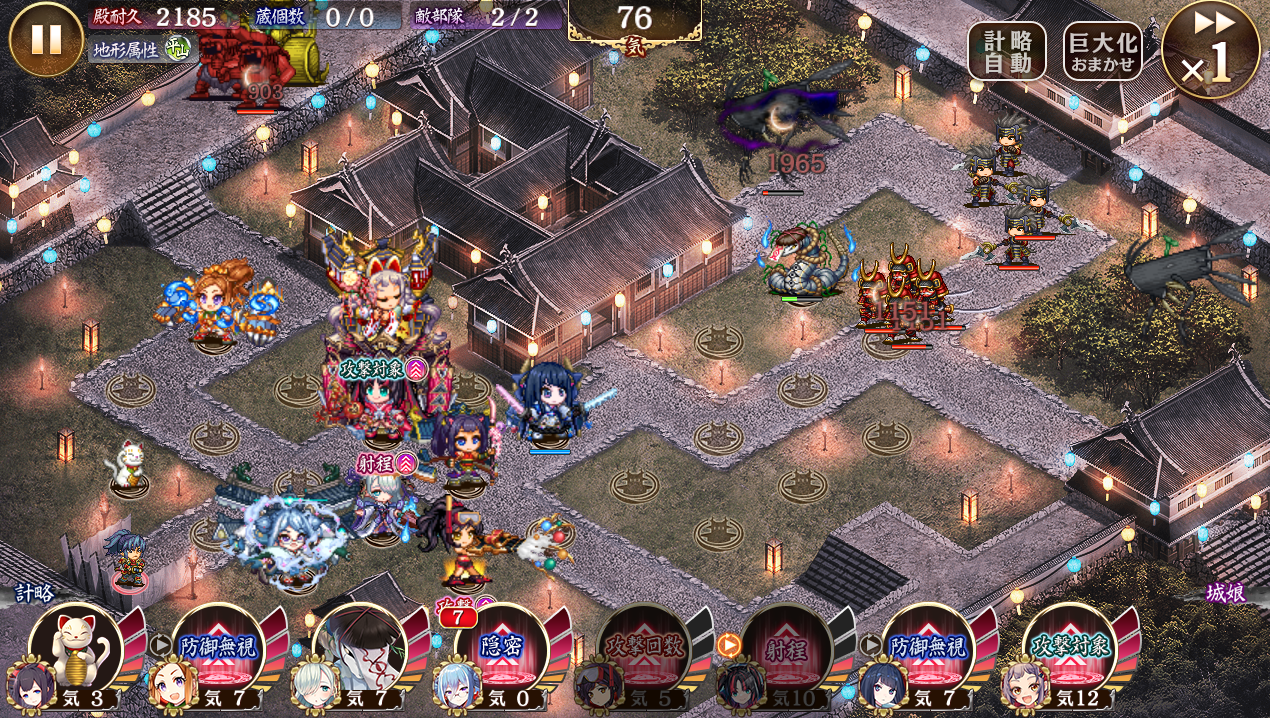The image size is (1270, 718).
Task: Activate the maneki-neko cat stratagem
Action: point(75,648)
